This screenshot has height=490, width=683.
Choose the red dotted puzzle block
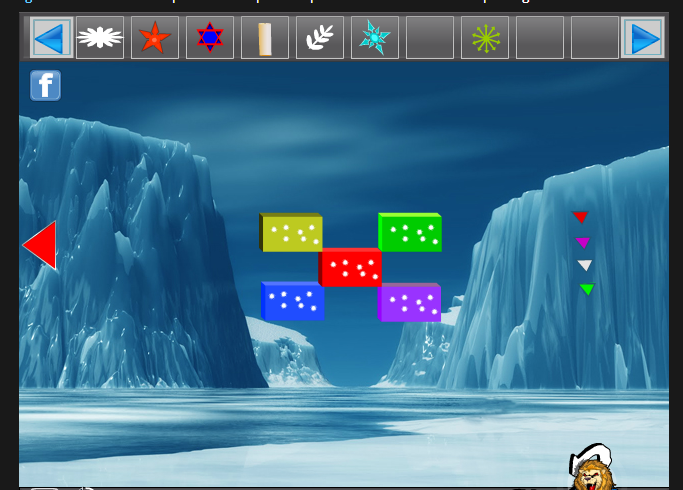(350, 267)
